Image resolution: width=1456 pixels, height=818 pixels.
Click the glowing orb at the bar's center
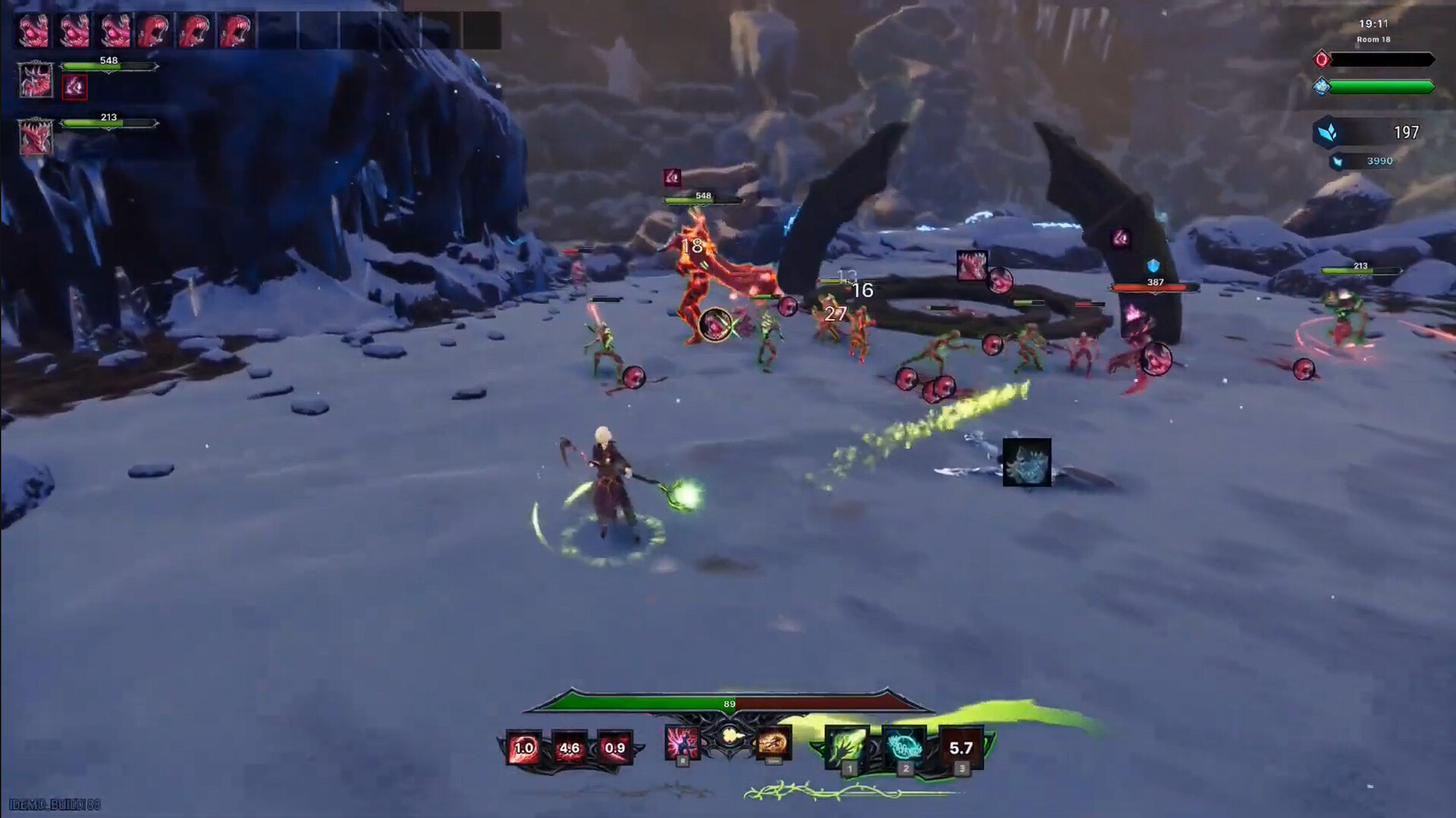pos(730,735)
